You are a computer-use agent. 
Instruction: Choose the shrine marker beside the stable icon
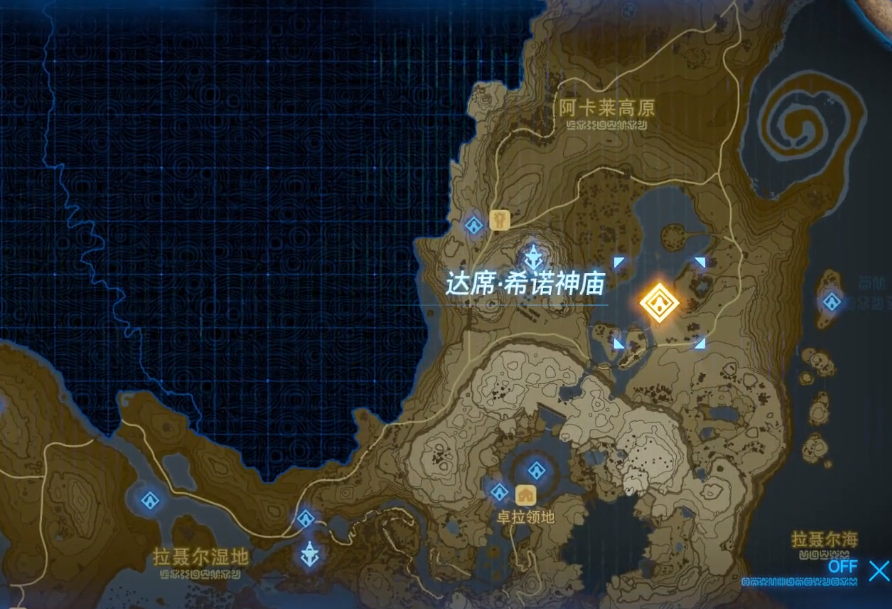[x=474, y=224]
